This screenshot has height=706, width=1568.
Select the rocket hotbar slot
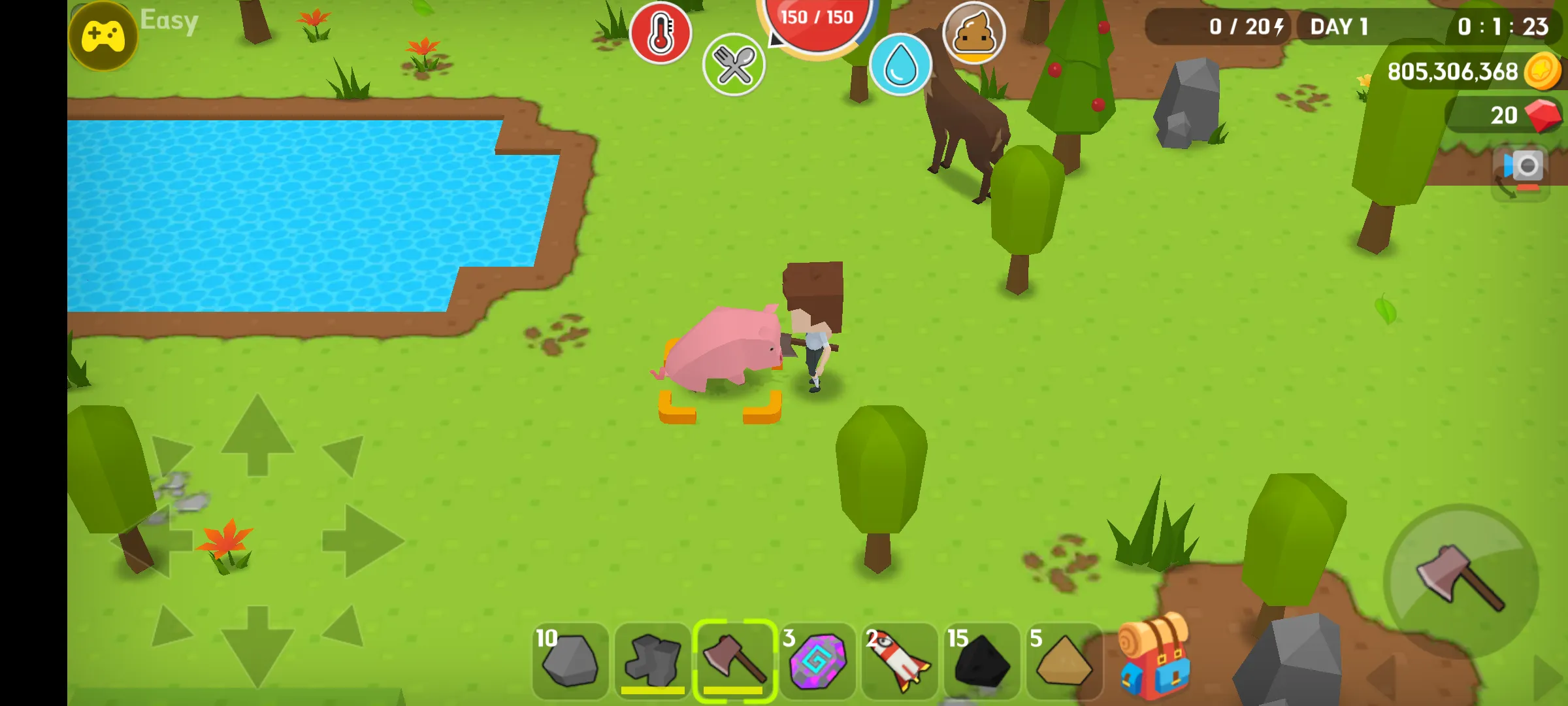900,661
